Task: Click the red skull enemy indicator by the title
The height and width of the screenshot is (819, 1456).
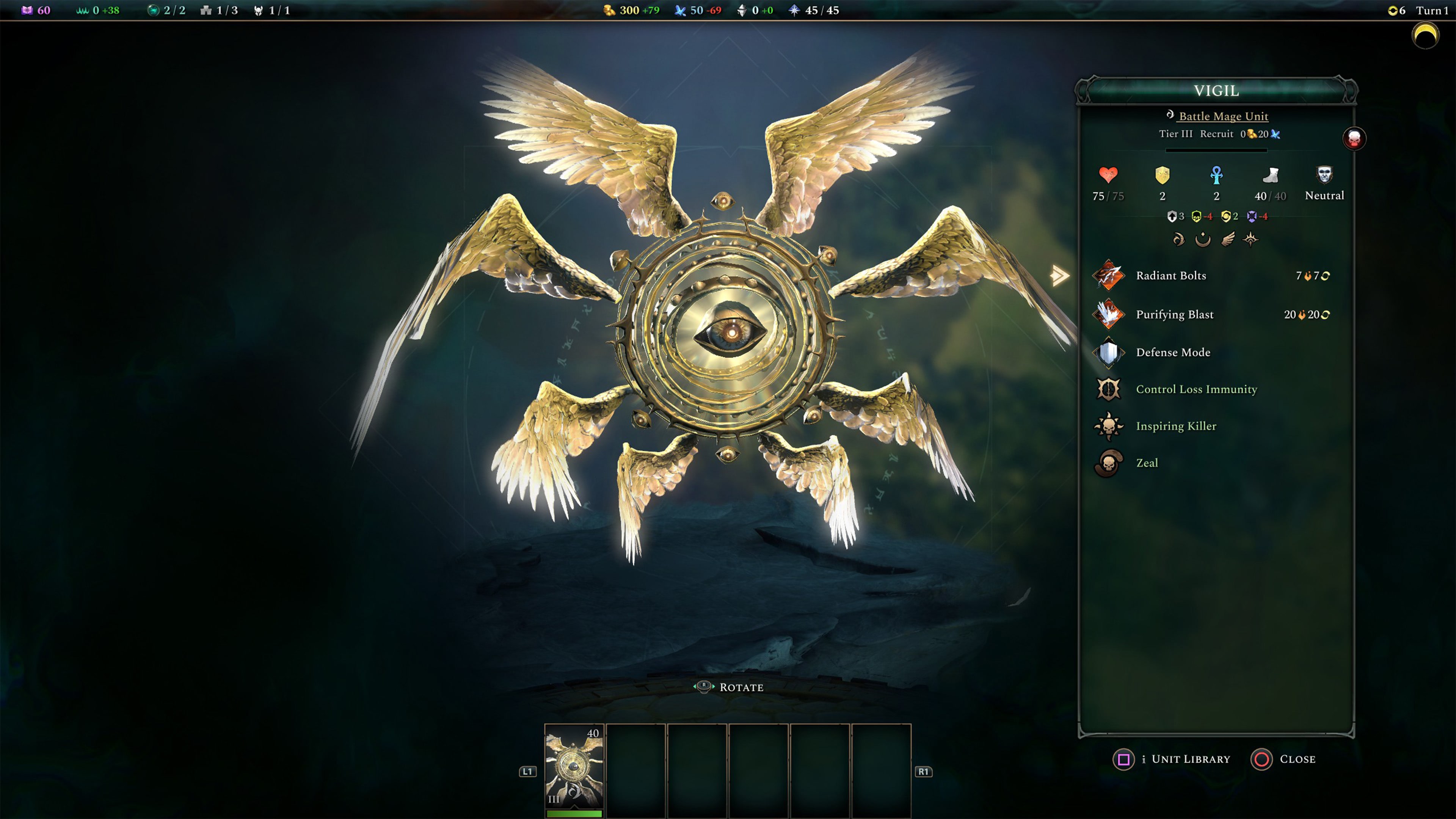Action: pos(1354,138)
